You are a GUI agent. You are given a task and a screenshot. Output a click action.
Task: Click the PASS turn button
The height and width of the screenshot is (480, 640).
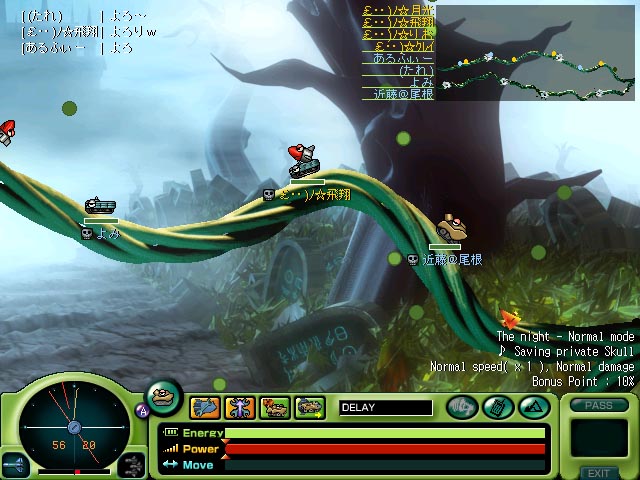[599, 405]
